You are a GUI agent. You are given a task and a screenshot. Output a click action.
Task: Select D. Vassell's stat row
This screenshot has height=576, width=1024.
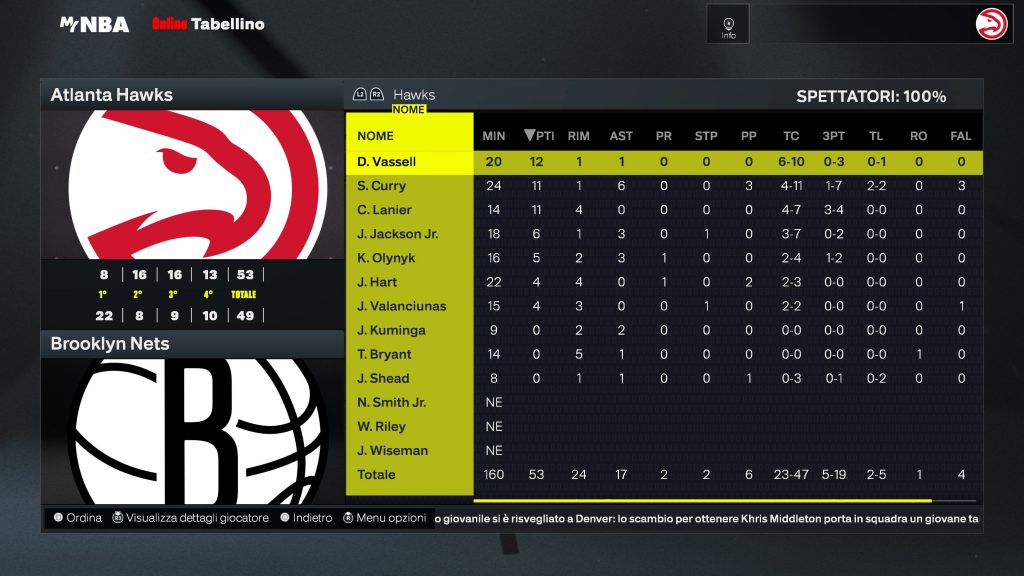pos(387,162)
